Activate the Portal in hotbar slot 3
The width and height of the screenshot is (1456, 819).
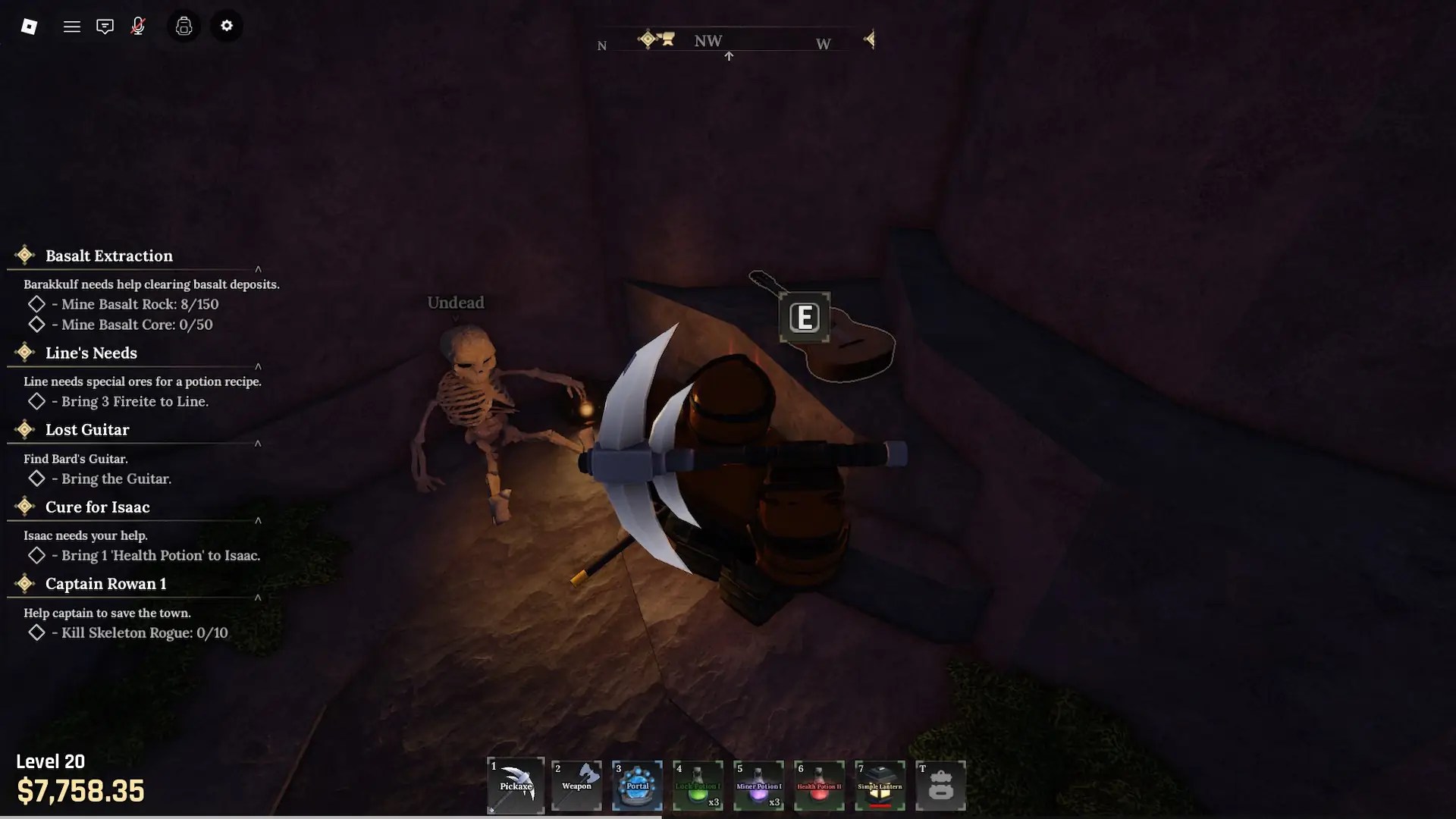pyautogui.click(x=637, y=785)
